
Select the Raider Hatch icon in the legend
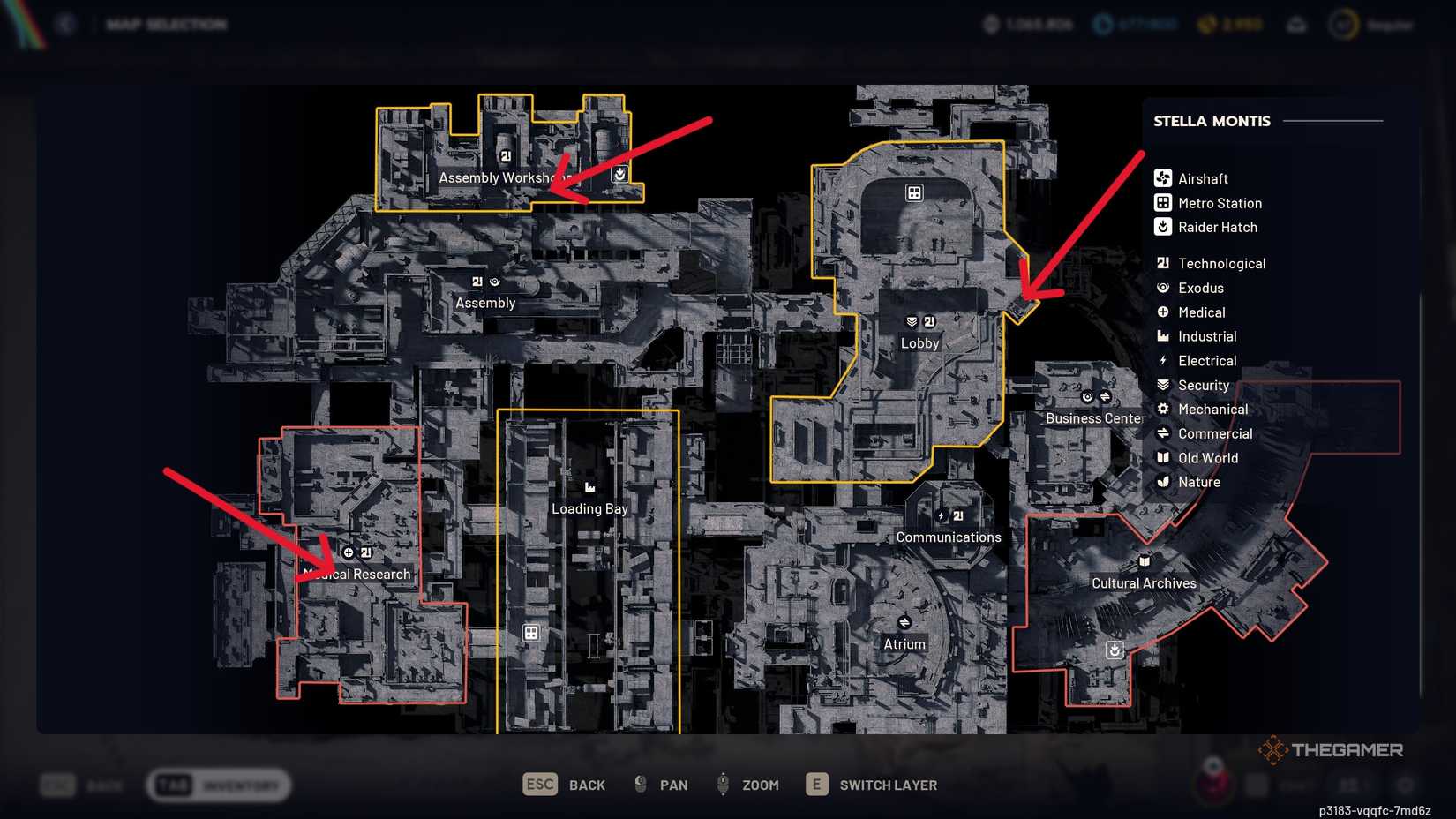[1163, 227]
